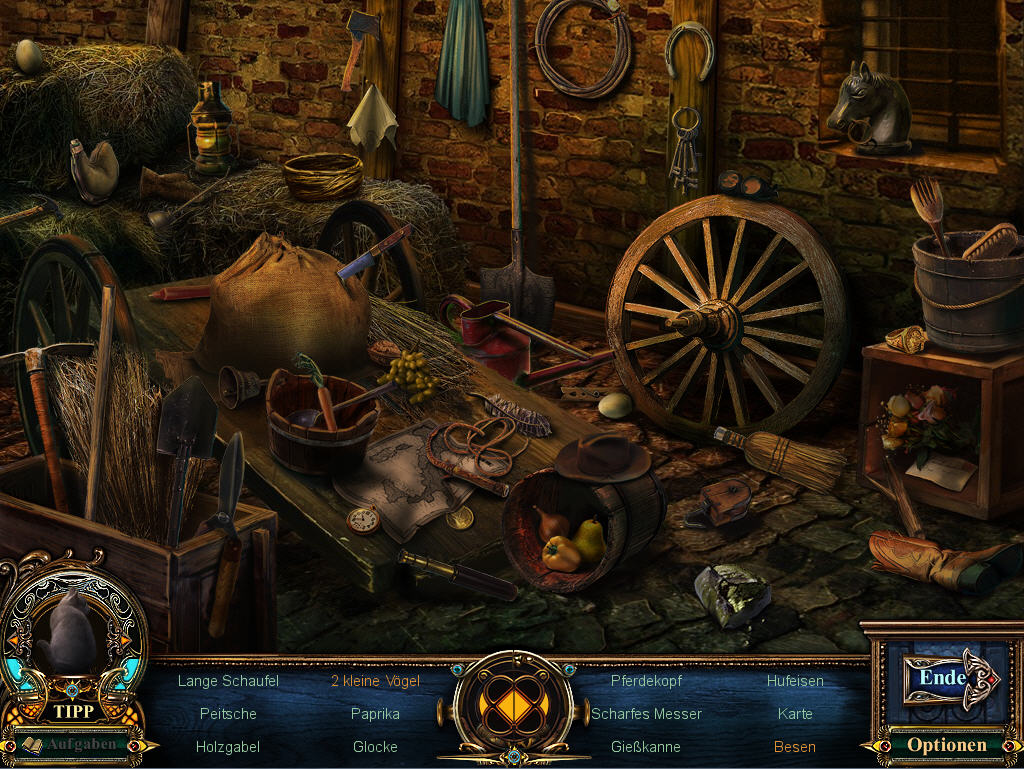Use the TIPP hint button
Image resolution: width=1024 pixels, height=769 pixels.
tap(74, 712)
